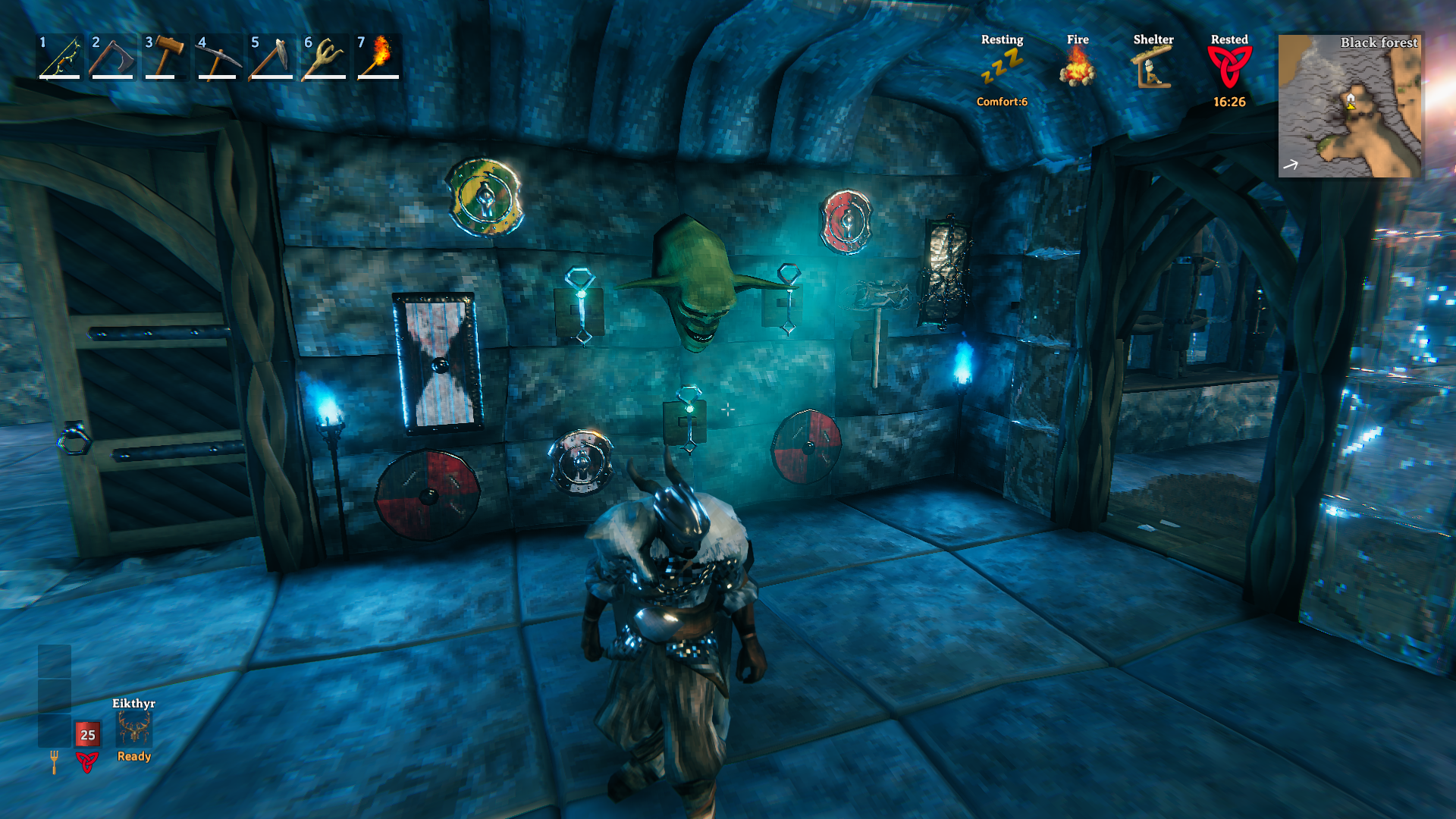The width and height of the screenshot is (1456, 819).
Task: Click the Eikthyr forsaken power icon
Action: [x=134, y=729]
